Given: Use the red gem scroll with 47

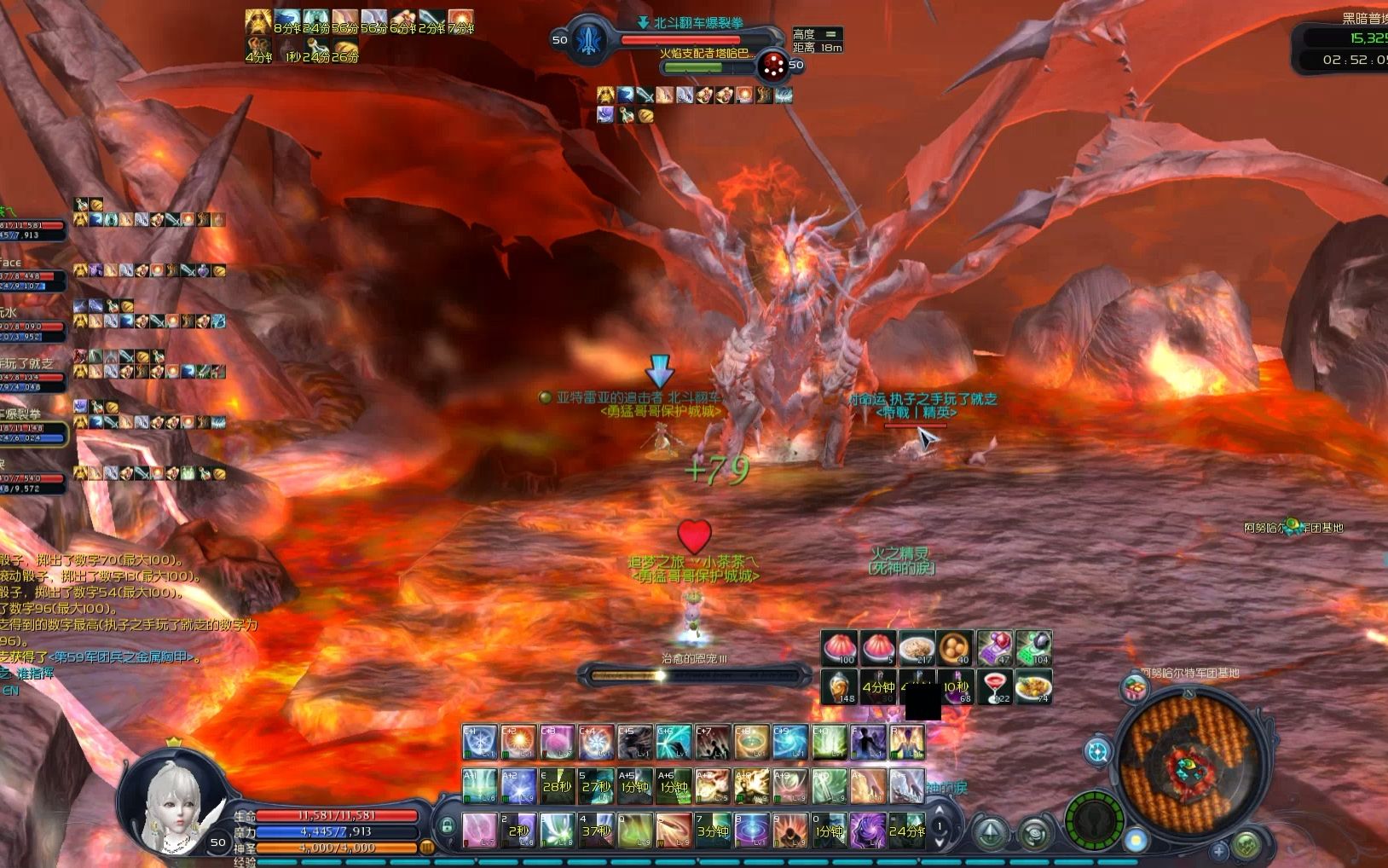Looking at the screenshot, I should pyautogui.click(x=994, y=649).
